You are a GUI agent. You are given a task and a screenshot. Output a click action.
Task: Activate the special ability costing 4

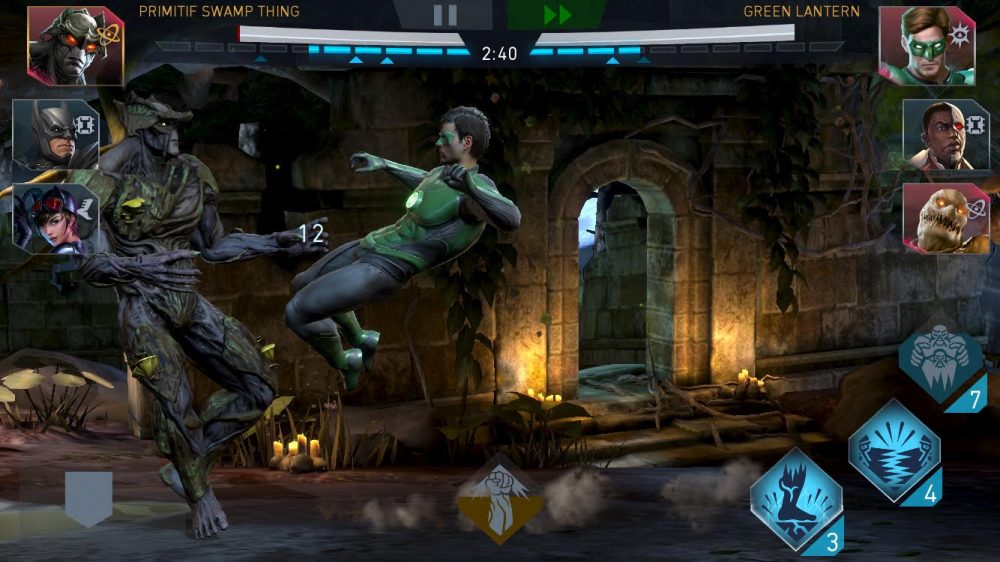click(x=894, y=450)
